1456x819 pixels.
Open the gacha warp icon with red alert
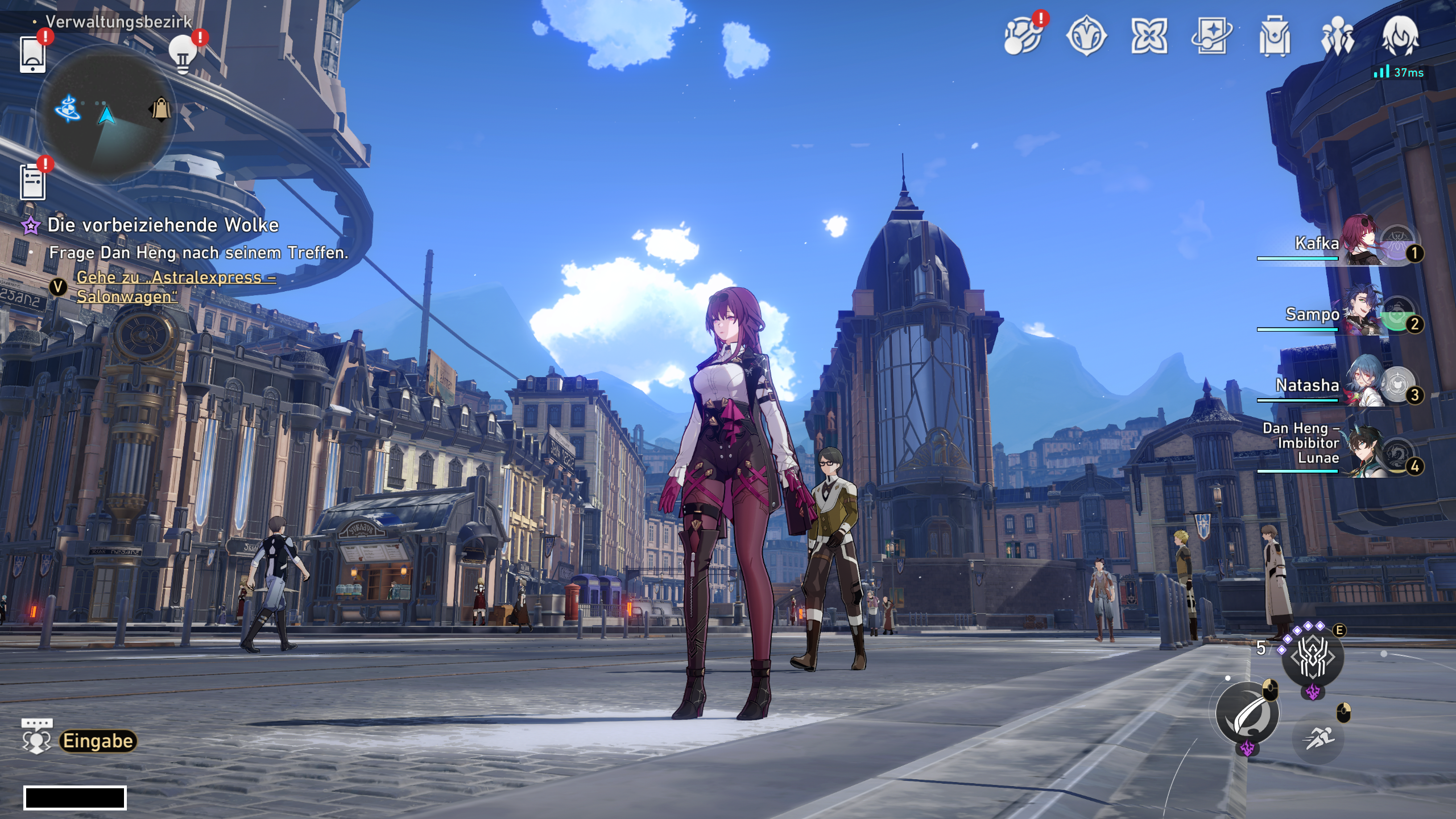pyautogui.click(x=1022, y=36)
